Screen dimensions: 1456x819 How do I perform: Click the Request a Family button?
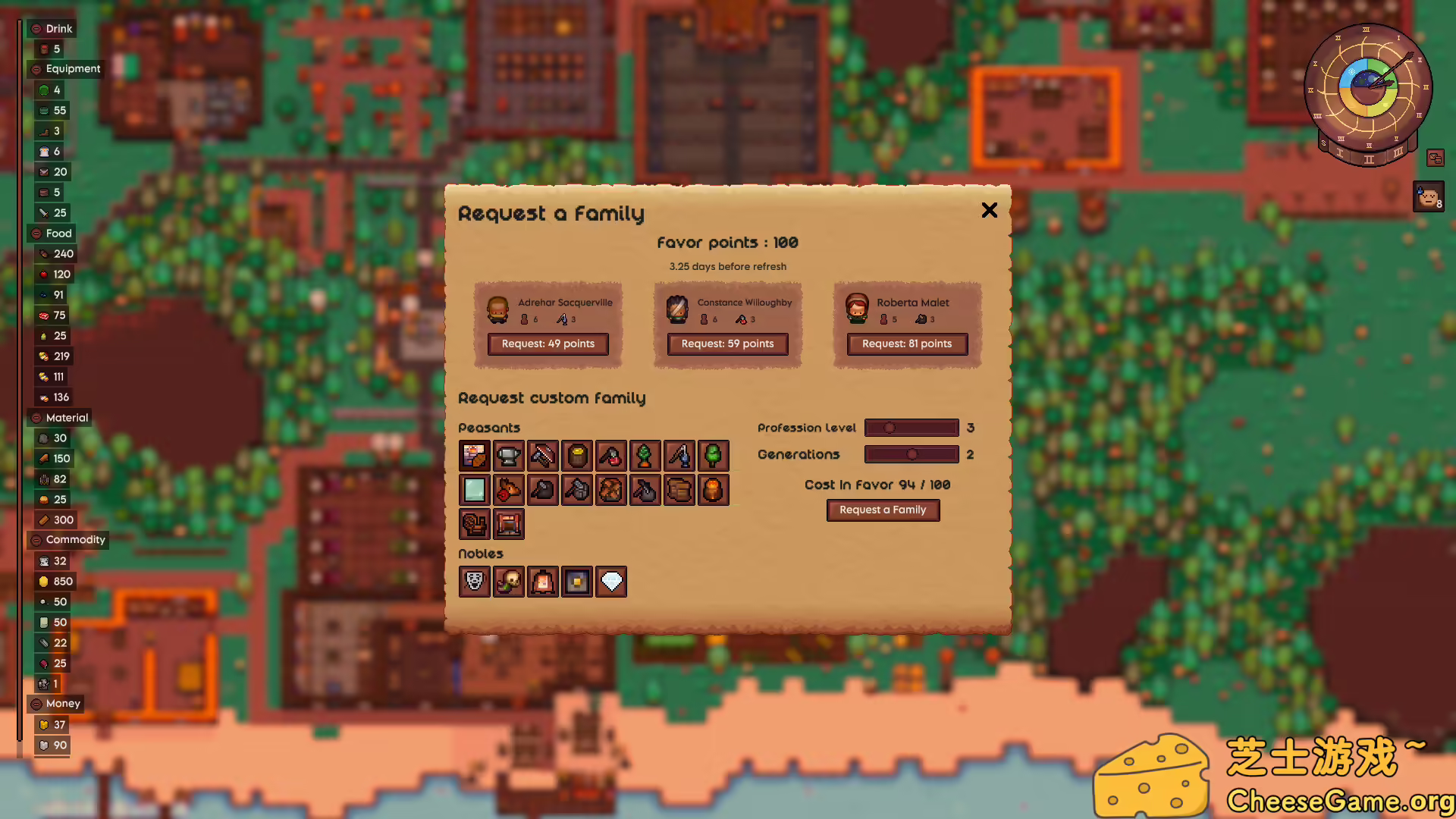pos(883,510)
